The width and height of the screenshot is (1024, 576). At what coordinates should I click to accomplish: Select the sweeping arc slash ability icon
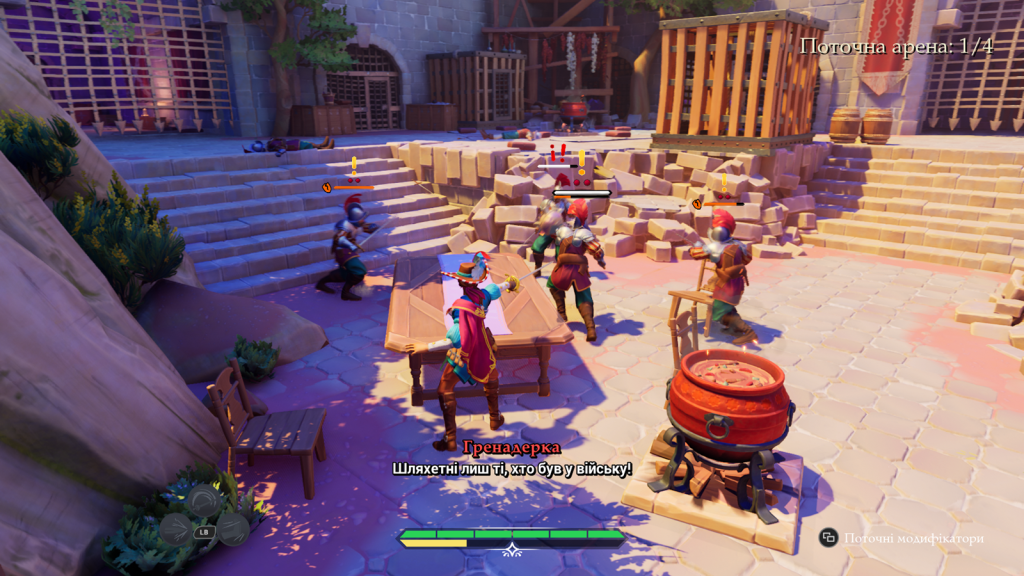point(204,499)
